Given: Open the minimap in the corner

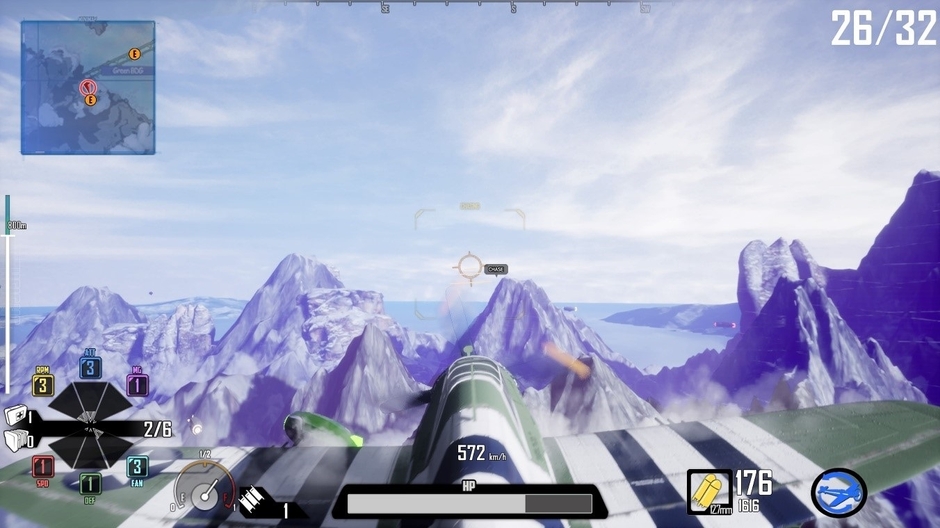Looking at the screenshot, I should point(88,88).
